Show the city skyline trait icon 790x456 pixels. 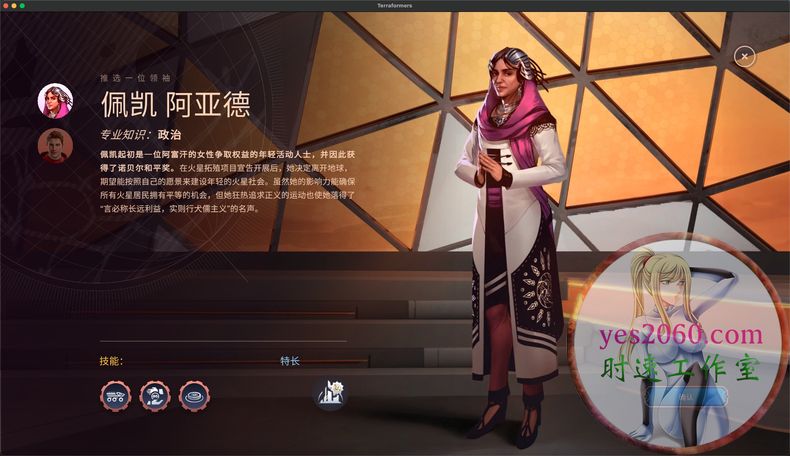point(330,395)
